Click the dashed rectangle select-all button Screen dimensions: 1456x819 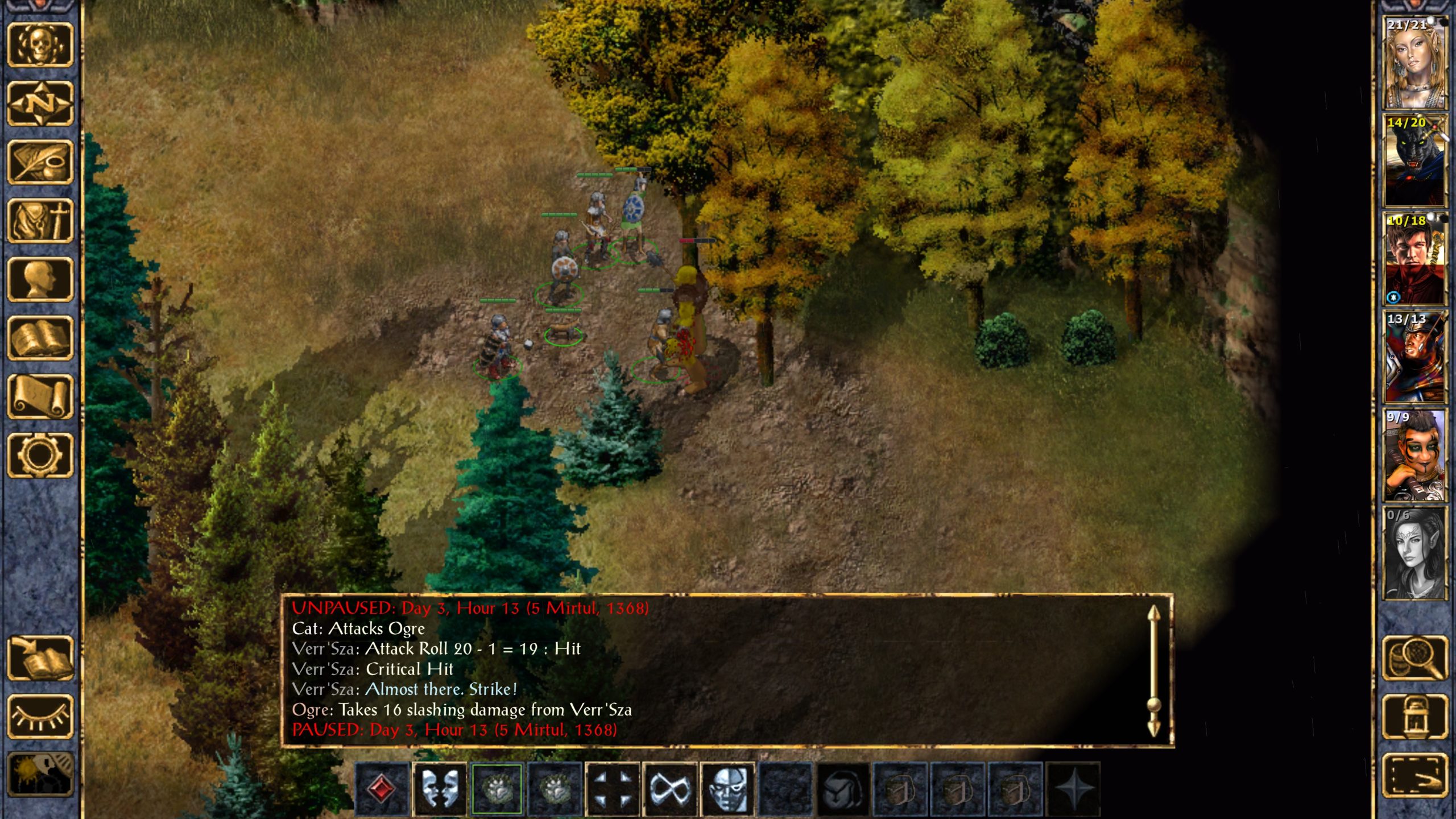pyautogui.click(x=1415, y=775)
